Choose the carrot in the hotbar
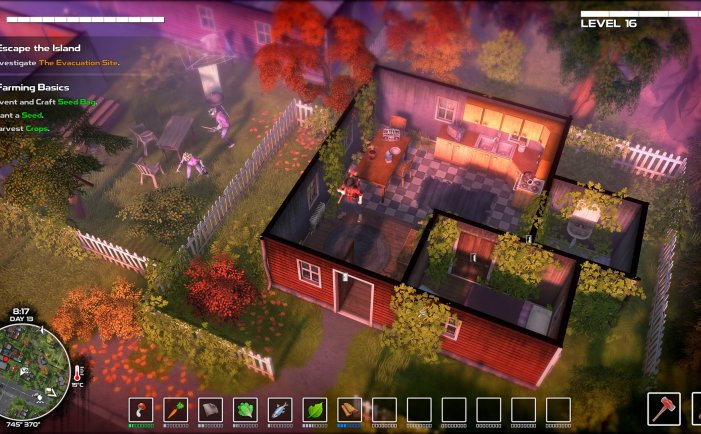The width and height of the screenshot is (701, 434). (x=176, y=409)
